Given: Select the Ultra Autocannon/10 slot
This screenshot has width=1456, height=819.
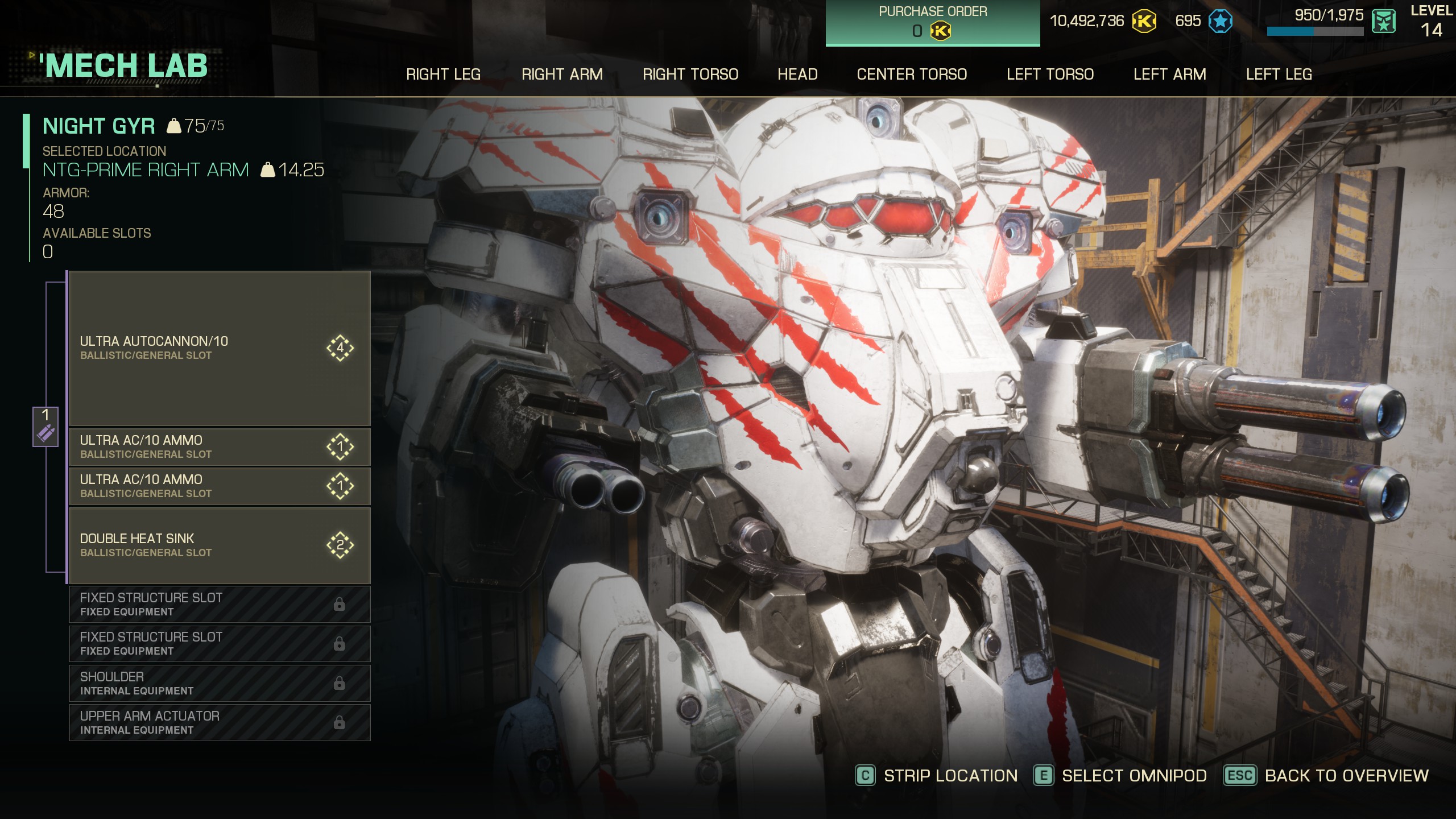Looking at the screenshot, I should [x=219, y=348].
